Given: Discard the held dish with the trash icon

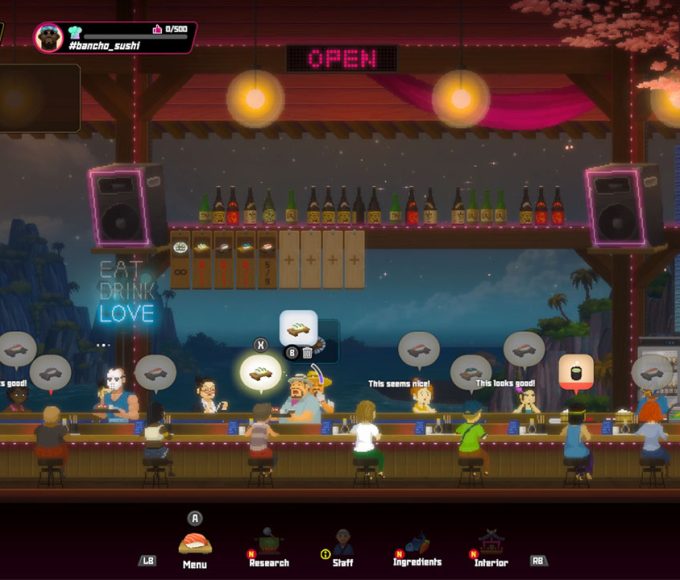Looking at the screenshot, I should tap(307, 351).
